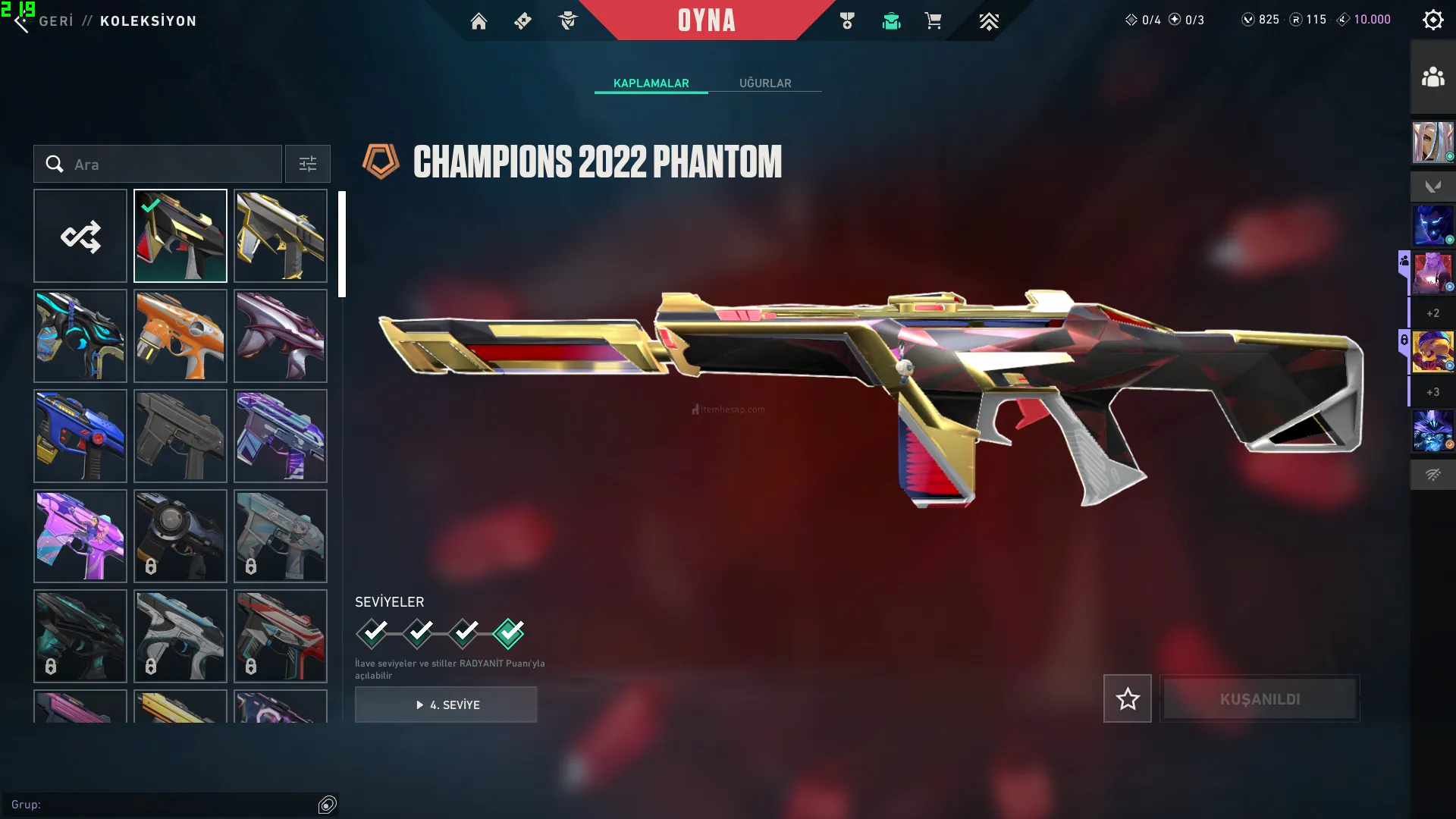
Task: Open the settings gear
Action: [x=1432, y=20]
